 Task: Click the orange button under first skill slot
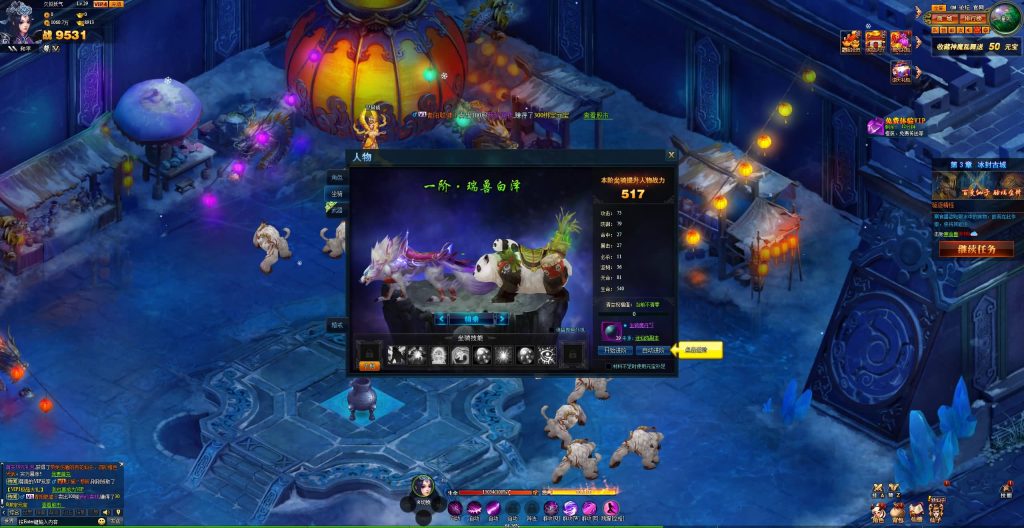pos(370,367)
